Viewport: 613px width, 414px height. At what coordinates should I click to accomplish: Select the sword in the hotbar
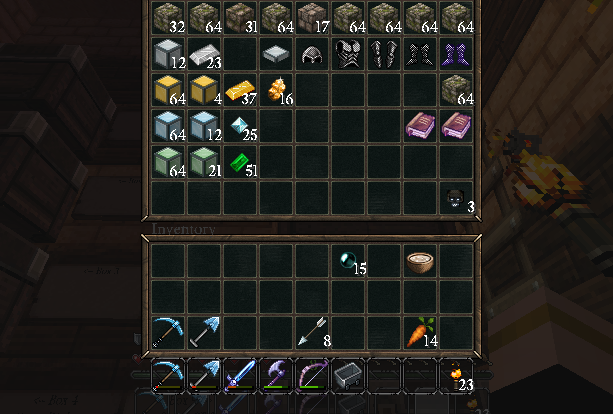(x=240, y=376)
